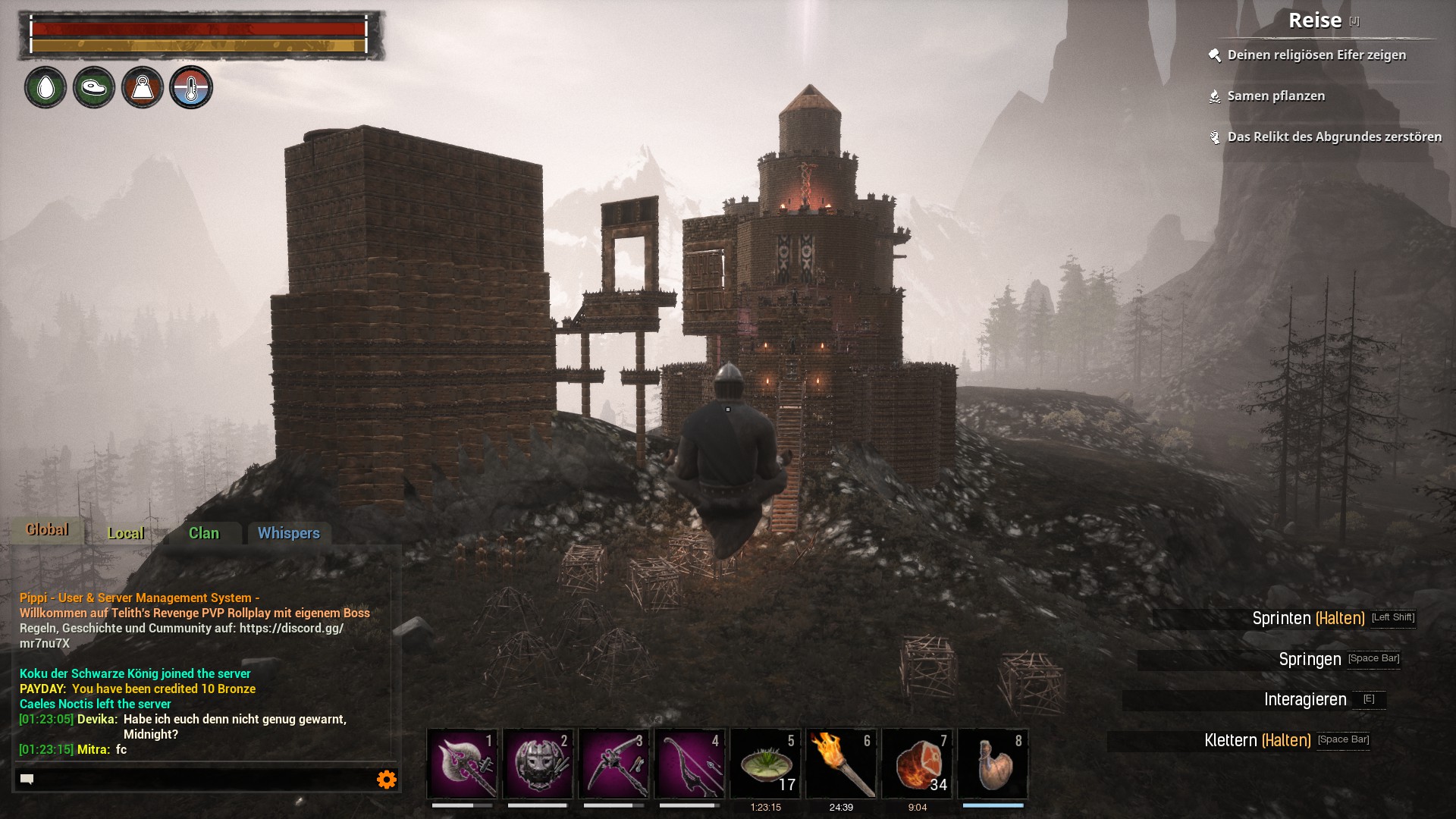The width and height of the screenshot is (1456, 819).
Task: Click the hunger meat status icon
Action: (94, 88)
